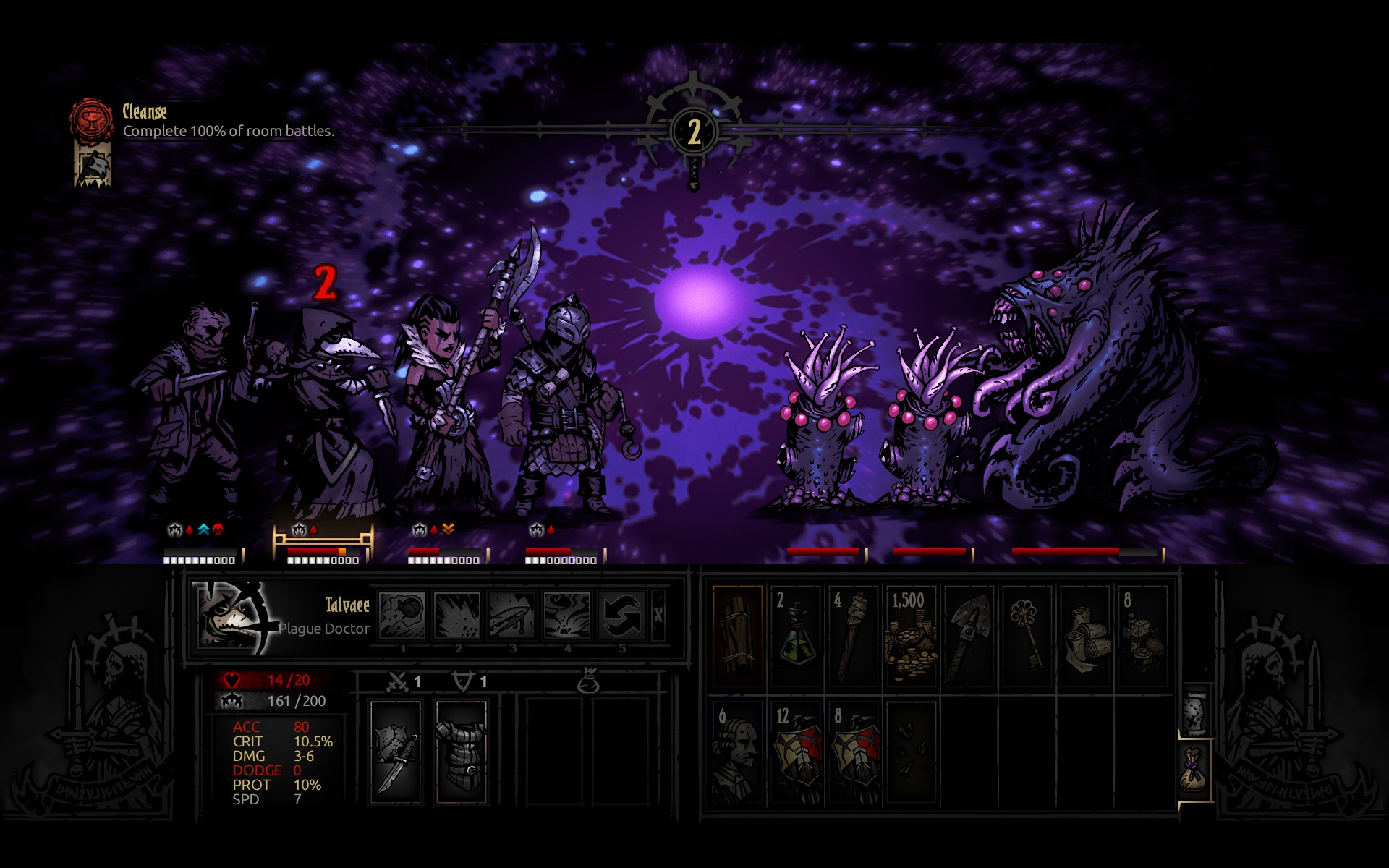Select the equipped dagger weapon slot

click(x=396, y=752)
